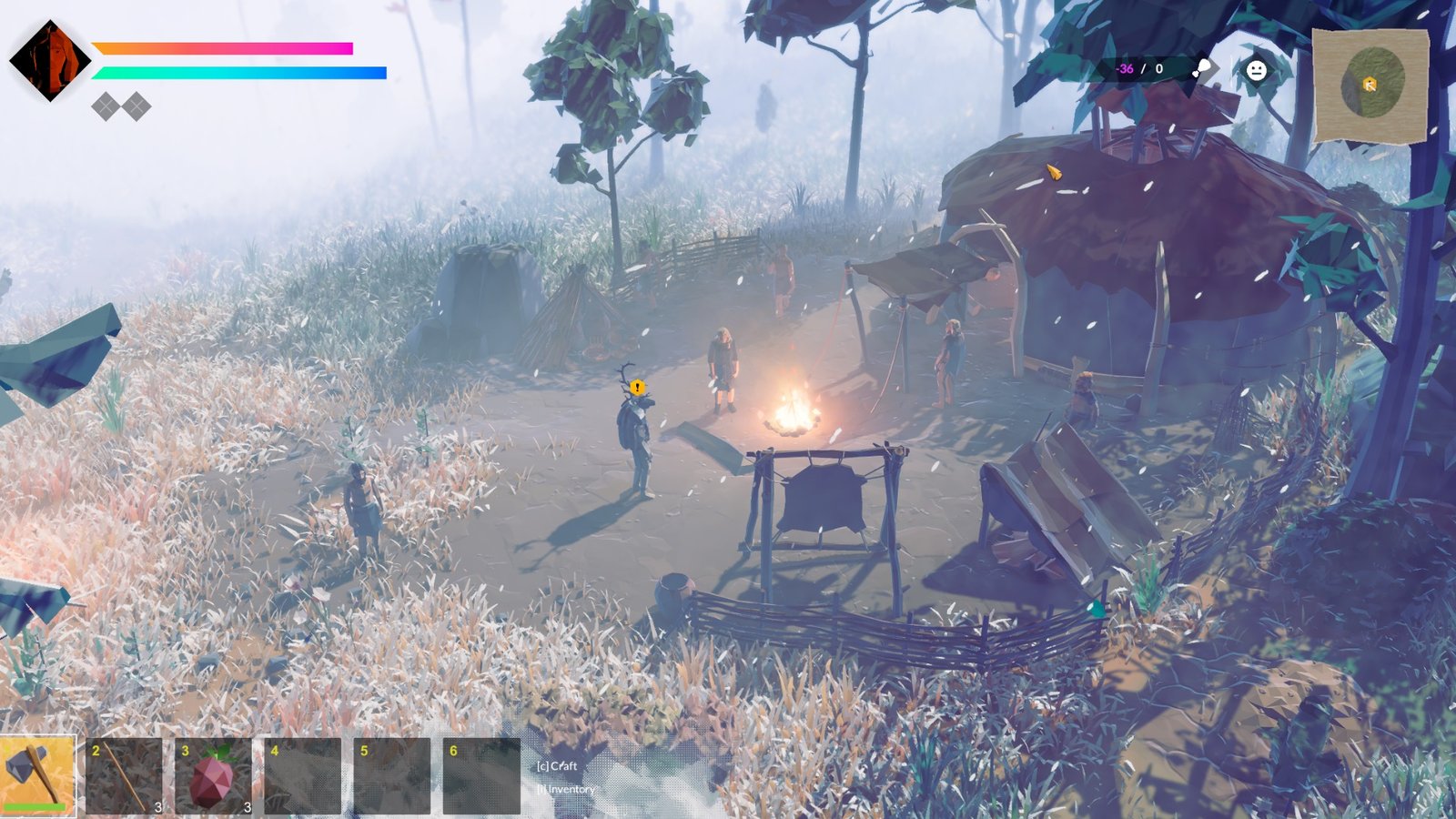The height and width of the screenshot is (819, 1456).
Task: Select the raspberry item in hotbar slot 3
Action: point(211,778)
